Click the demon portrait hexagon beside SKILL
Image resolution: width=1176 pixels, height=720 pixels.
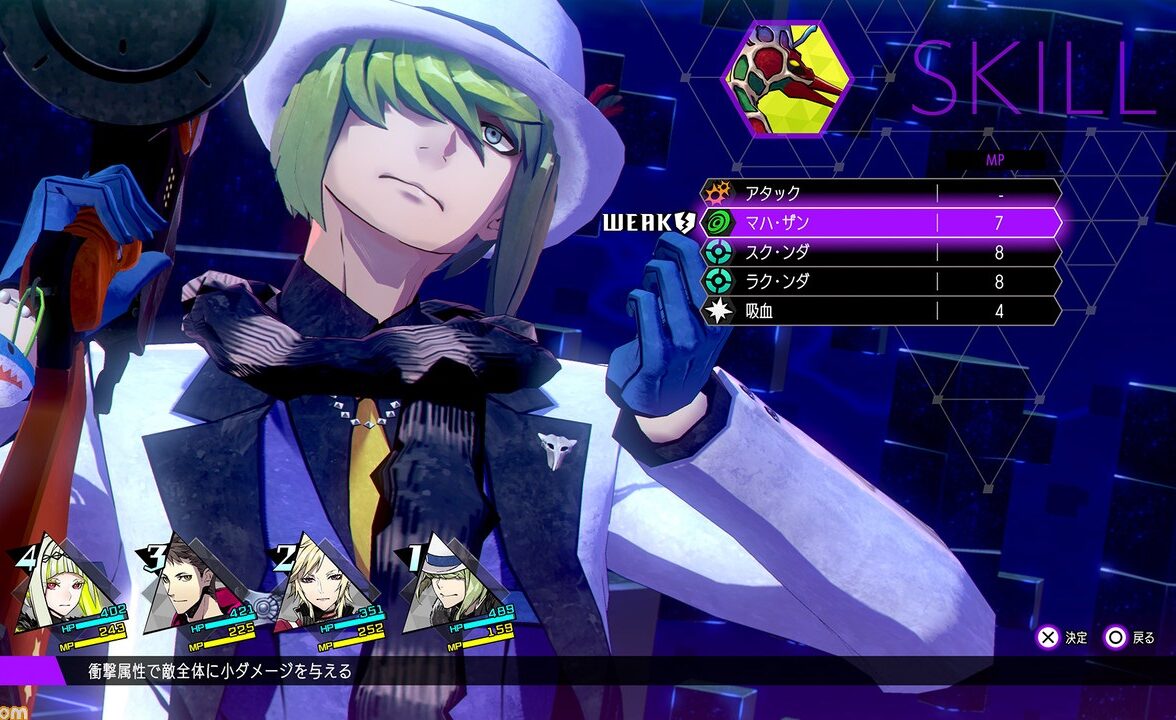[788, 79]
